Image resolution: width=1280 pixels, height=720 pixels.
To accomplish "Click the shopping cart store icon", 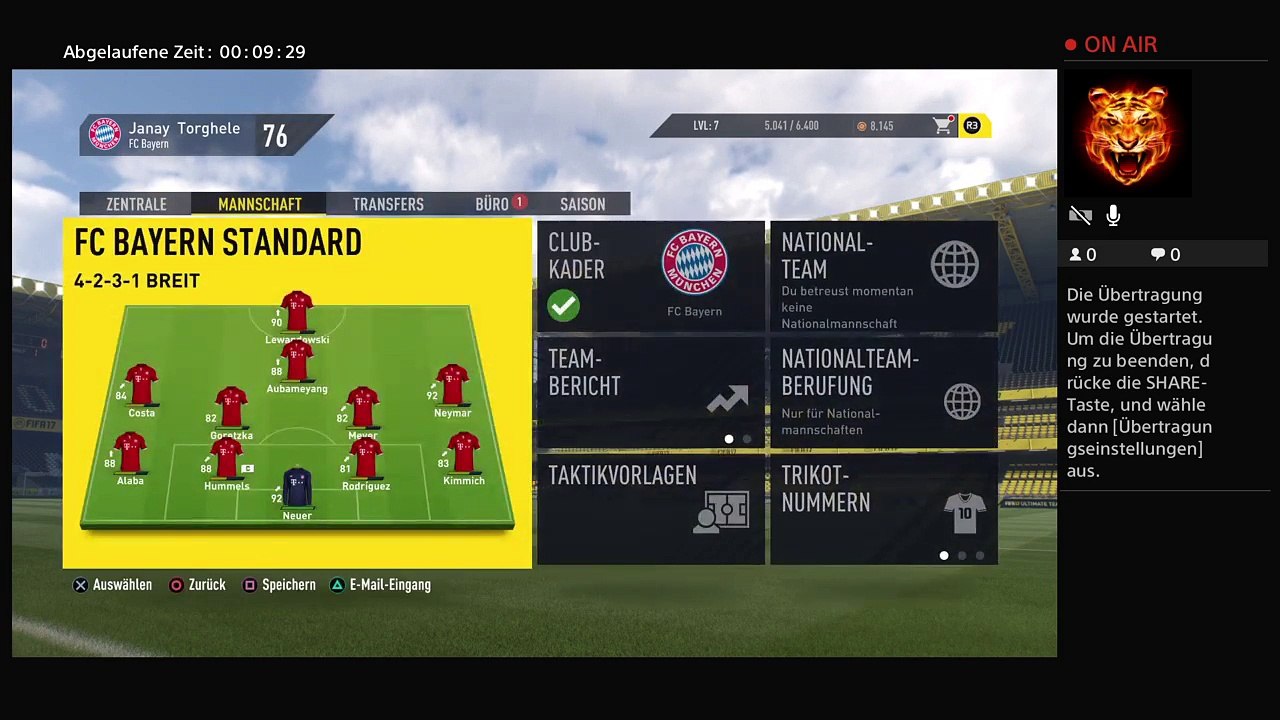I will click(942, 126).
